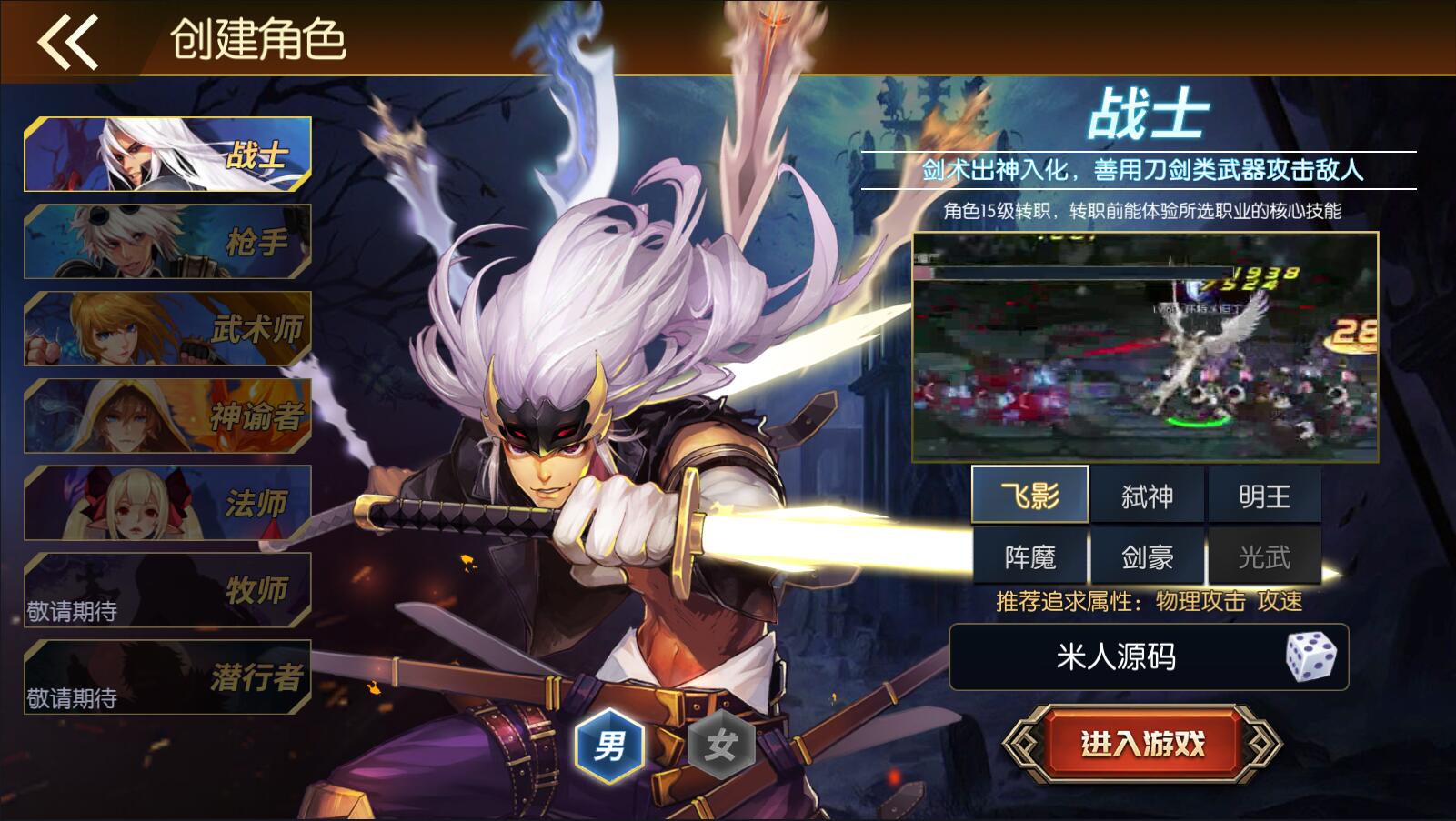Open the skill preview video thumbnail

click(x=1145, y=346)
